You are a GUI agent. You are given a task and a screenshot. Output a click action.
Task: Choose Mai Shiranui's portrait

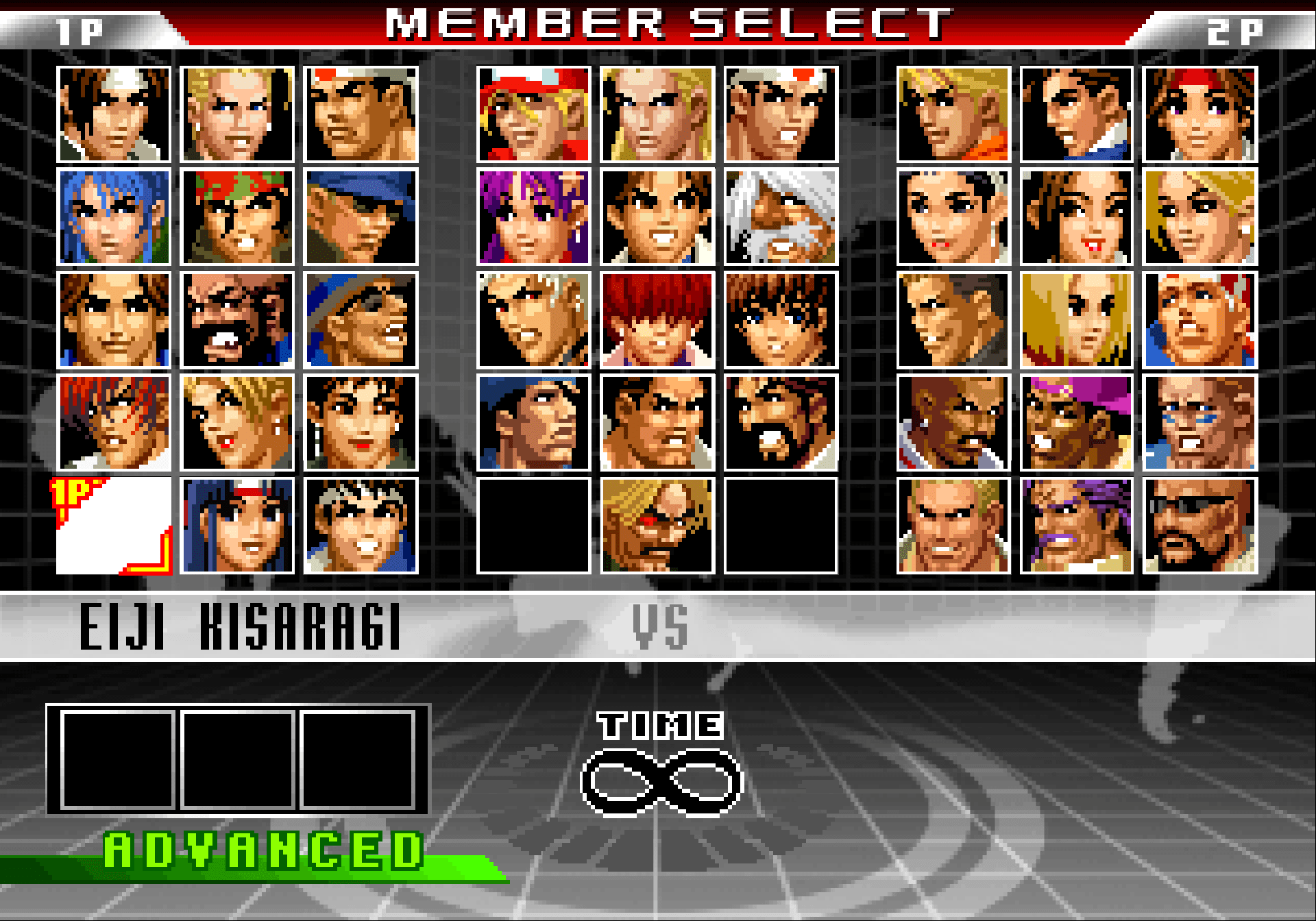(x=1076, y=217)
